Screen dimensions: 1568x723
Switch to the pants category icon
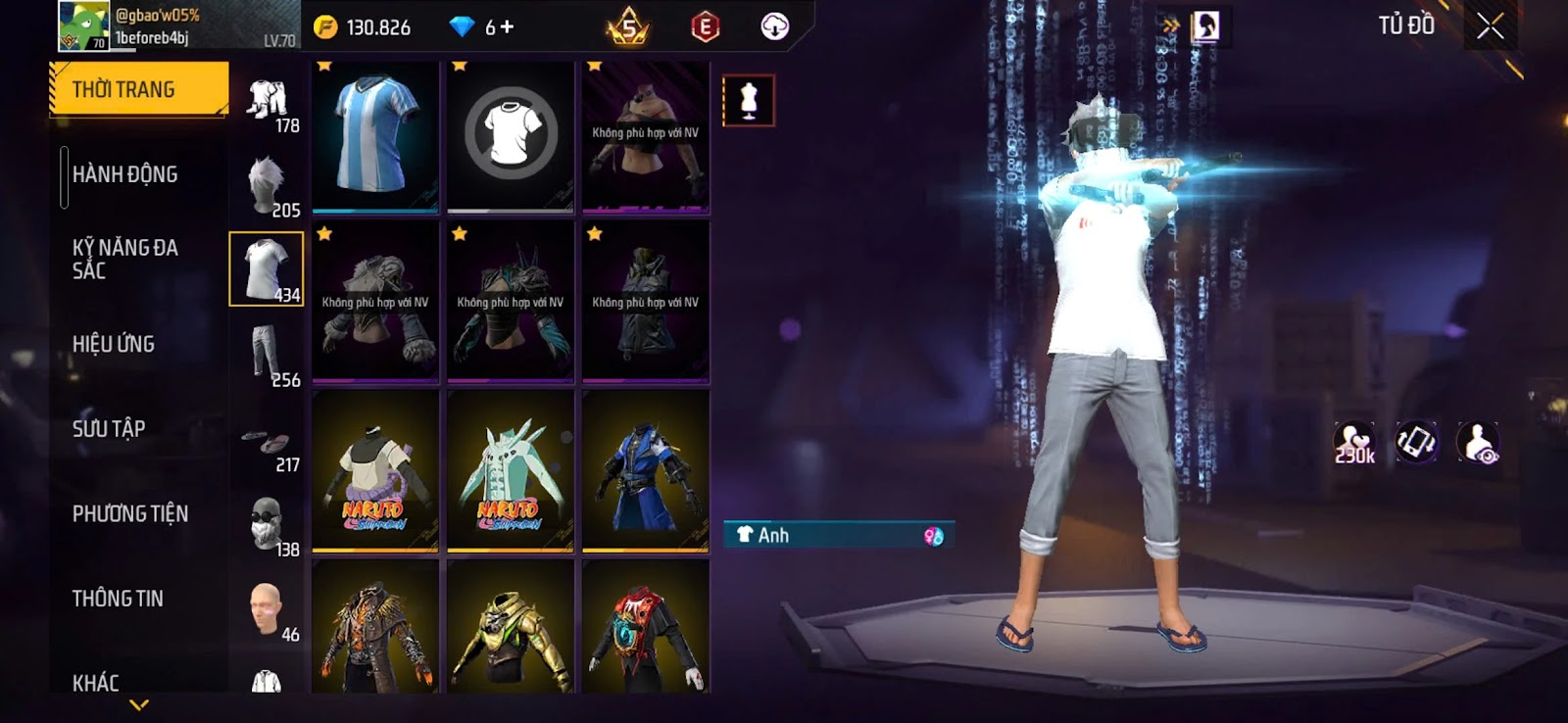(268, 355)
